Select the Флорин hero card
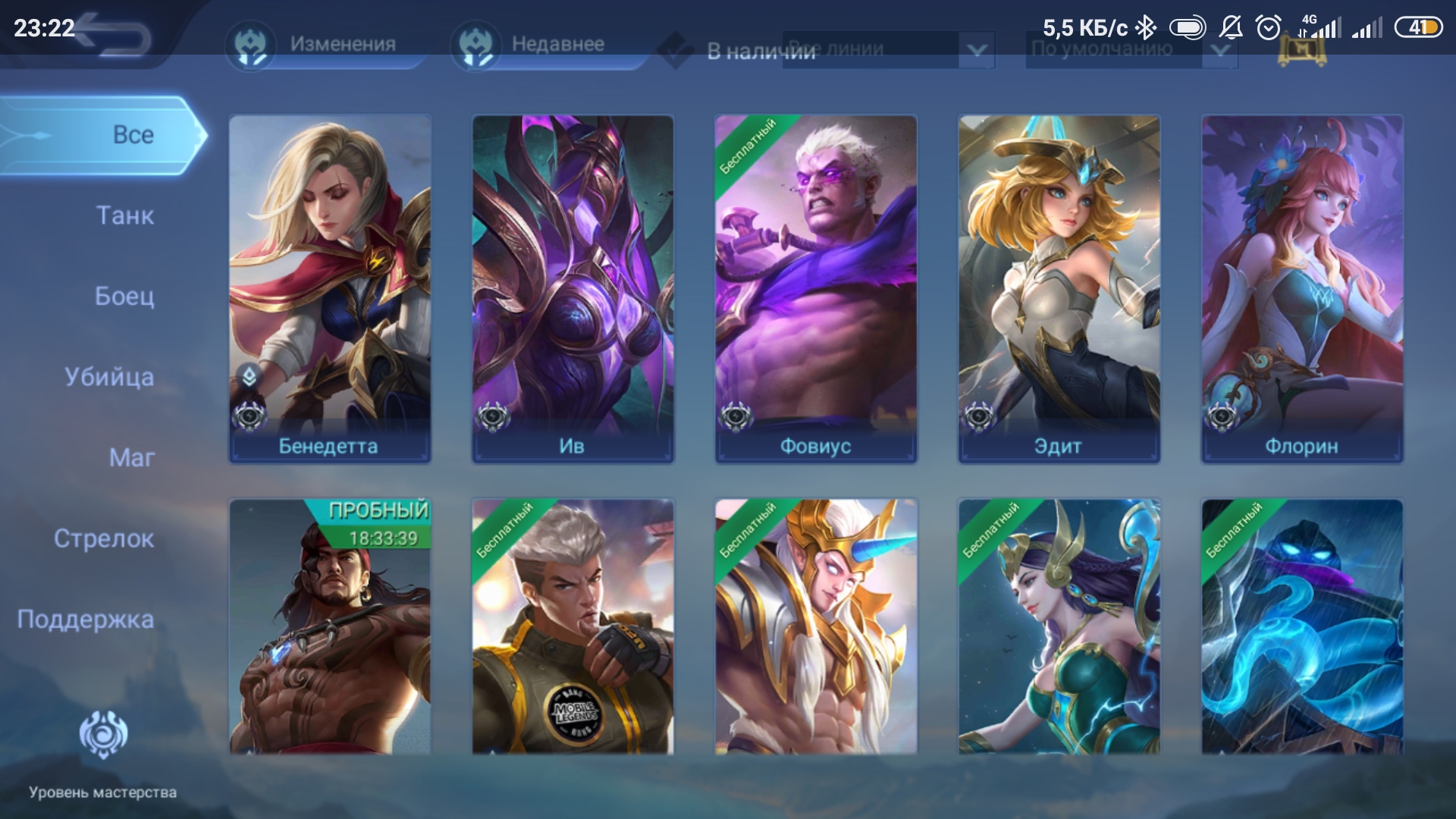Screen dimensions: 1456x819 [x=1302, y=288]
